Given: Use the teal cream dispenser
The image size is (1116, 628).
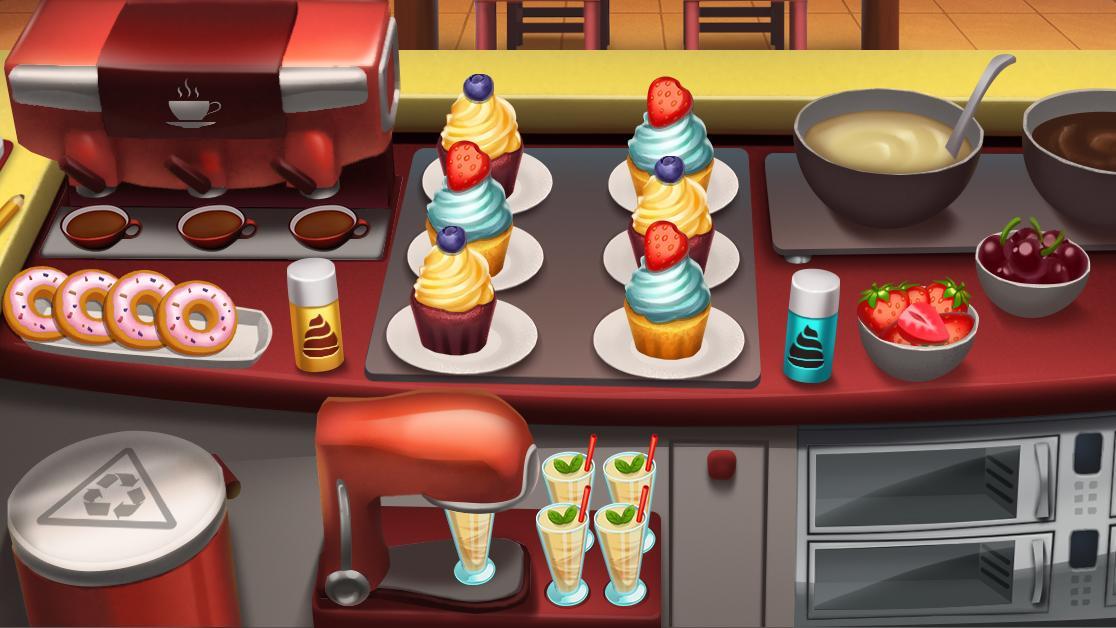Looking at the screenshot, I should 811,326.
